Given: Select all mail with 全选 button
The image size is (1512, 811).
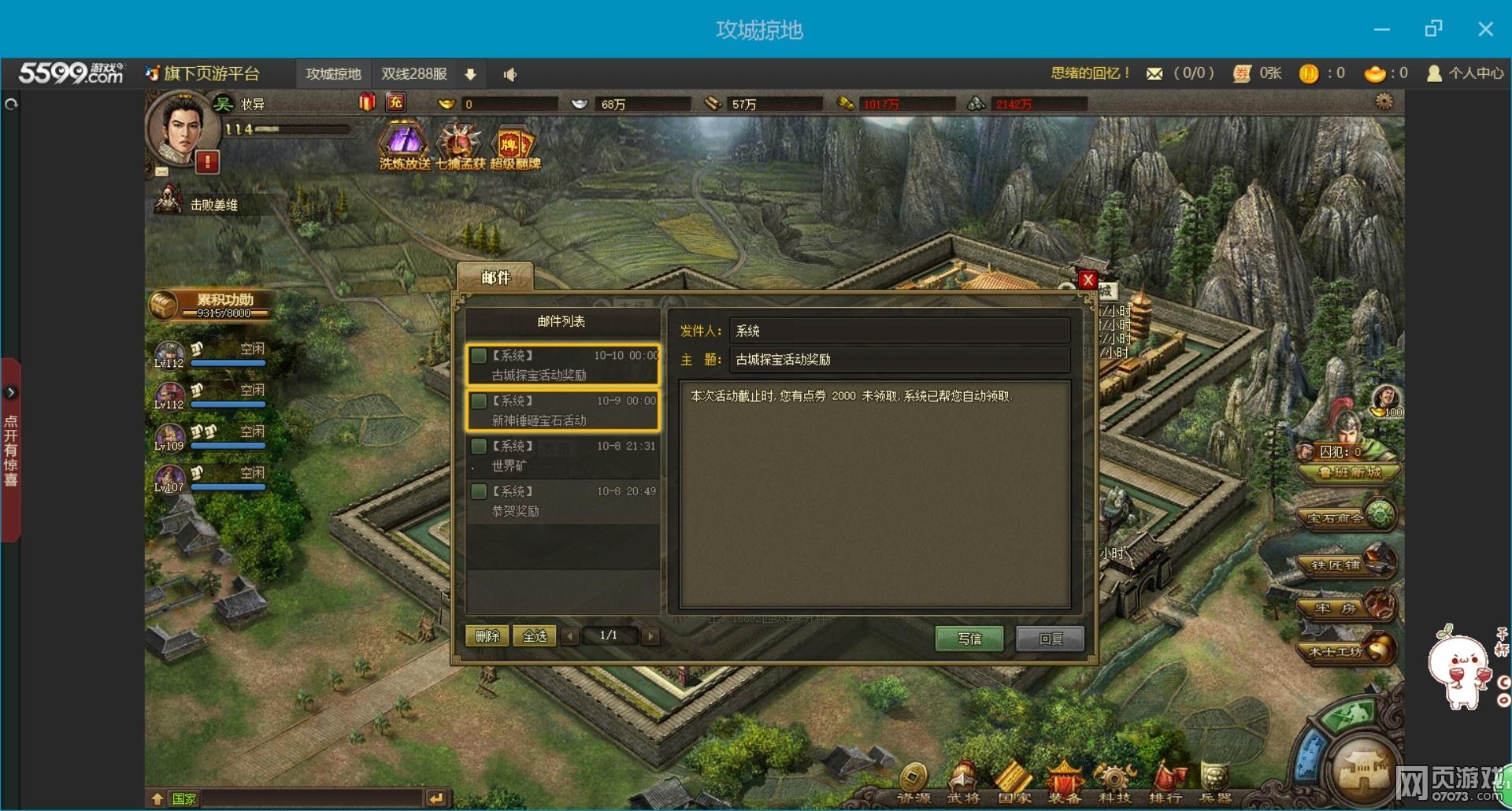Looking at the screenshot, I should click(x=535, y=636).
